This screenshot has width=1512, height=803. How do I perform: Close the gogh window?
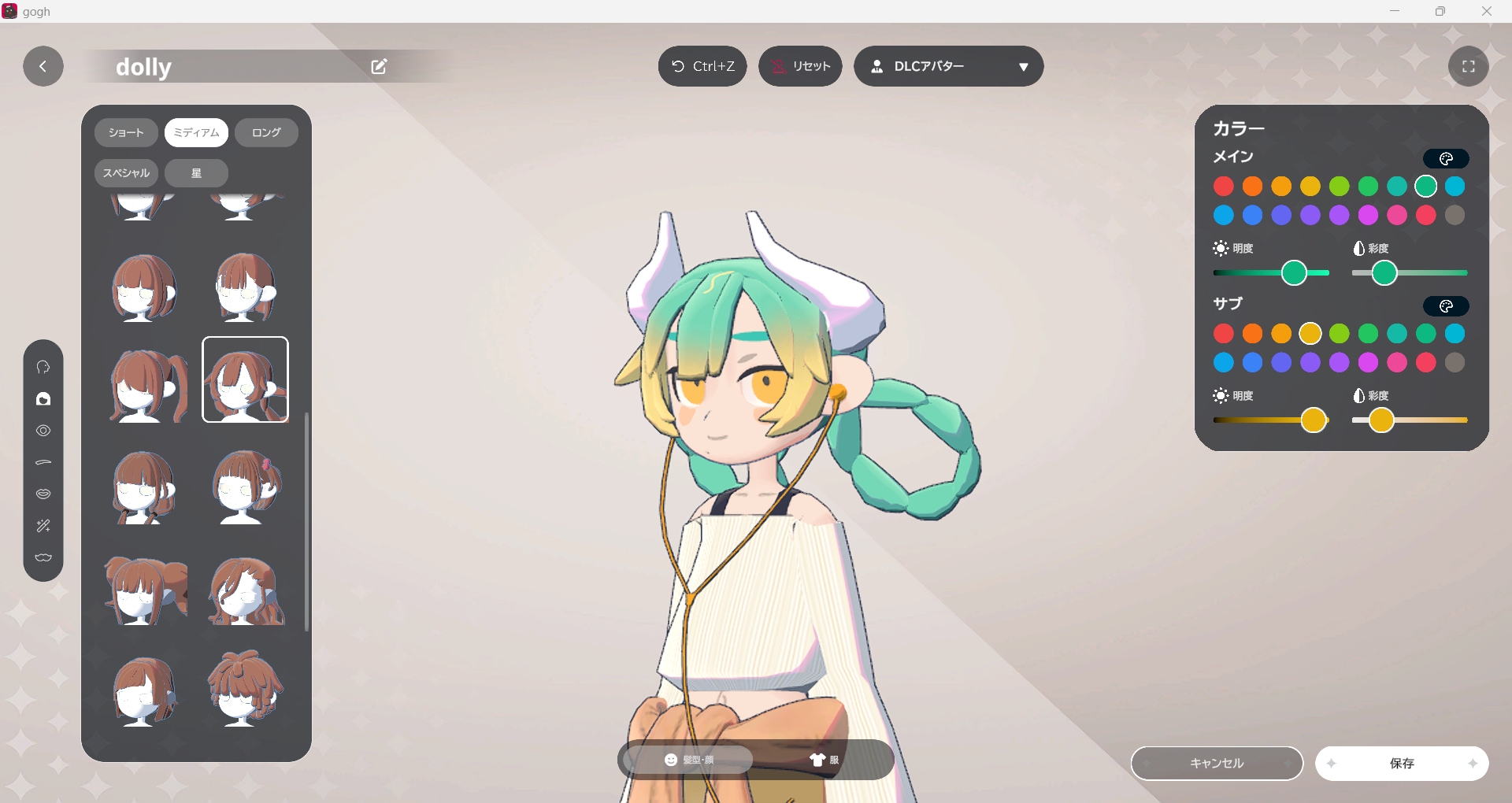coord(1487,11)
